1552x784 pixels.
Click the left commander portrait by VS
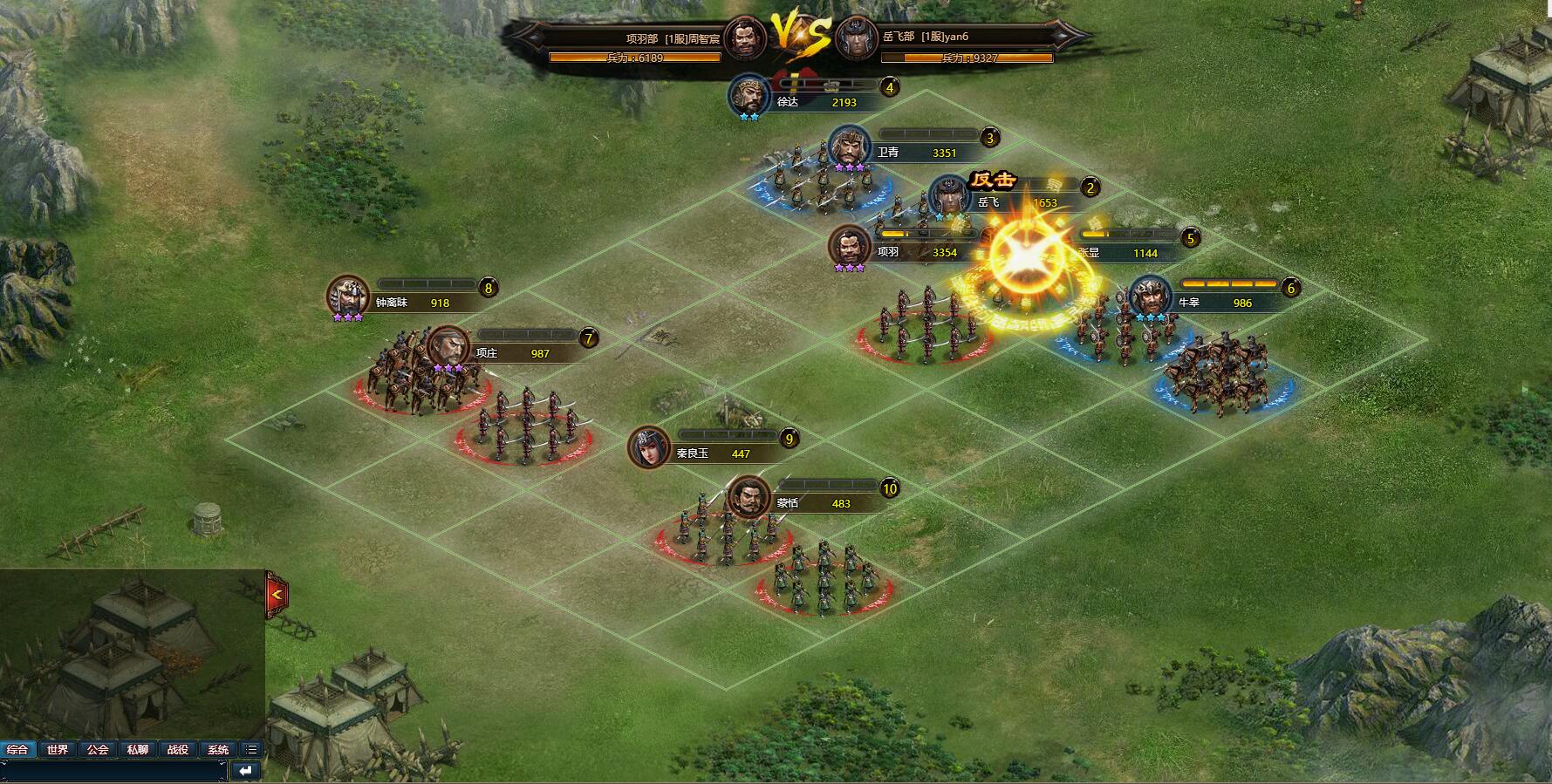[744, 38]
